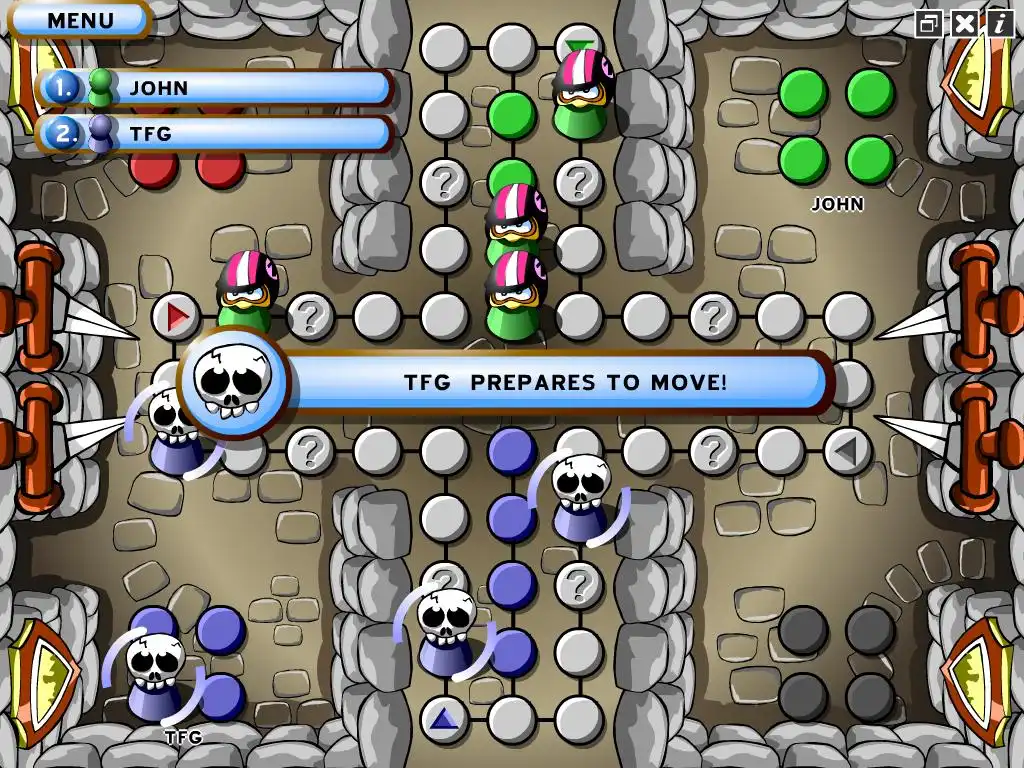Select player row 2 TFG

point(214,134)
